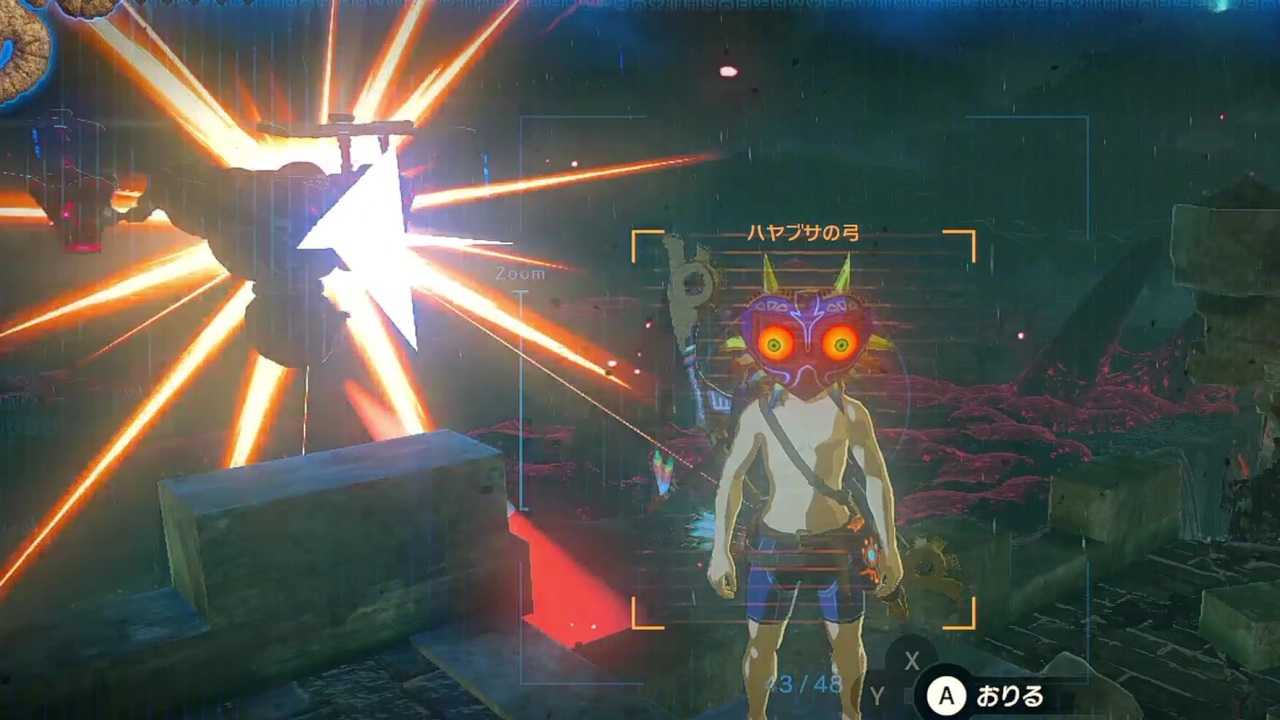Image resolution: width=1280 pixels, height=720 pixels.
Task: Click the Zoom label above the slider
Action: tap(520, 273)
